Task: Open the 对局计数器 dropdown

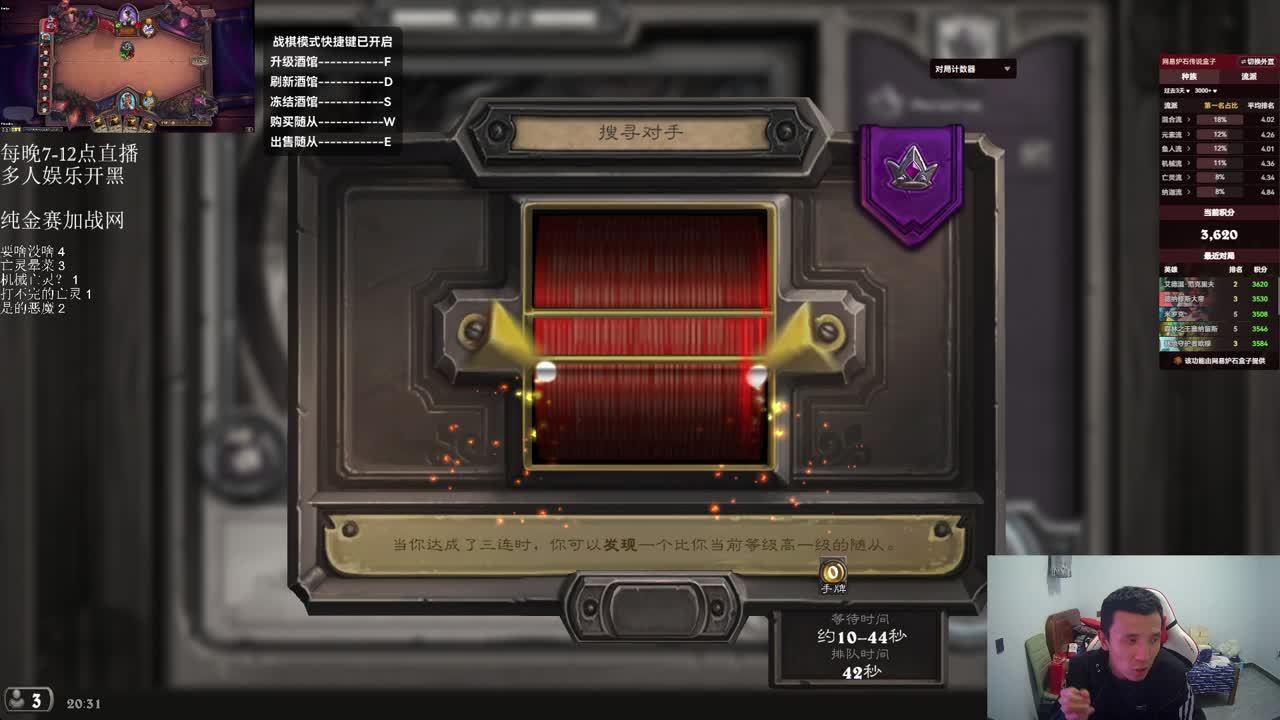Action: pyautogui.click(x=973, y=69)
